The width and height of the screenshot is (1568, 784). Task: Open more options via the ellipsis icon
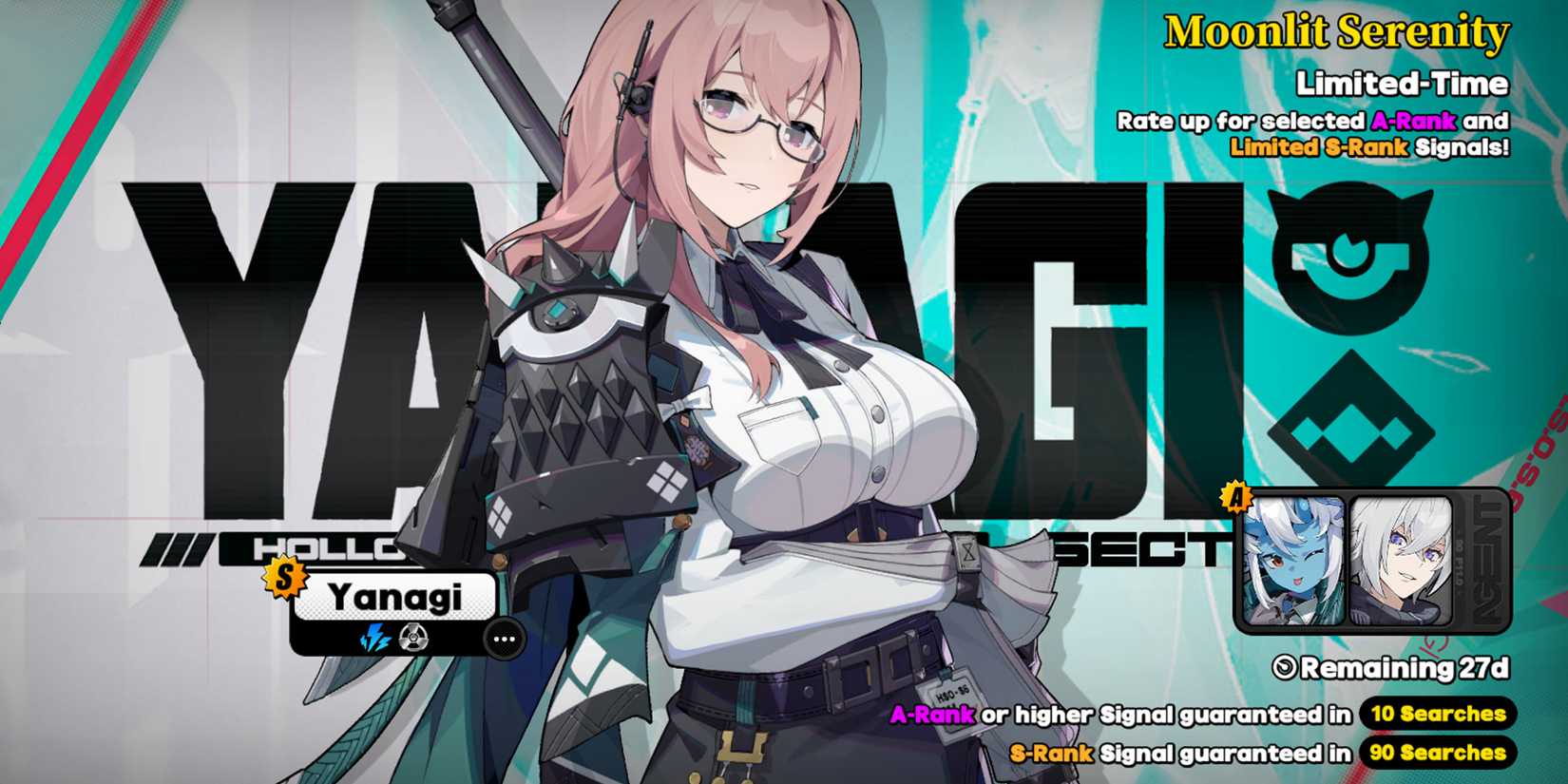(504, 639)
